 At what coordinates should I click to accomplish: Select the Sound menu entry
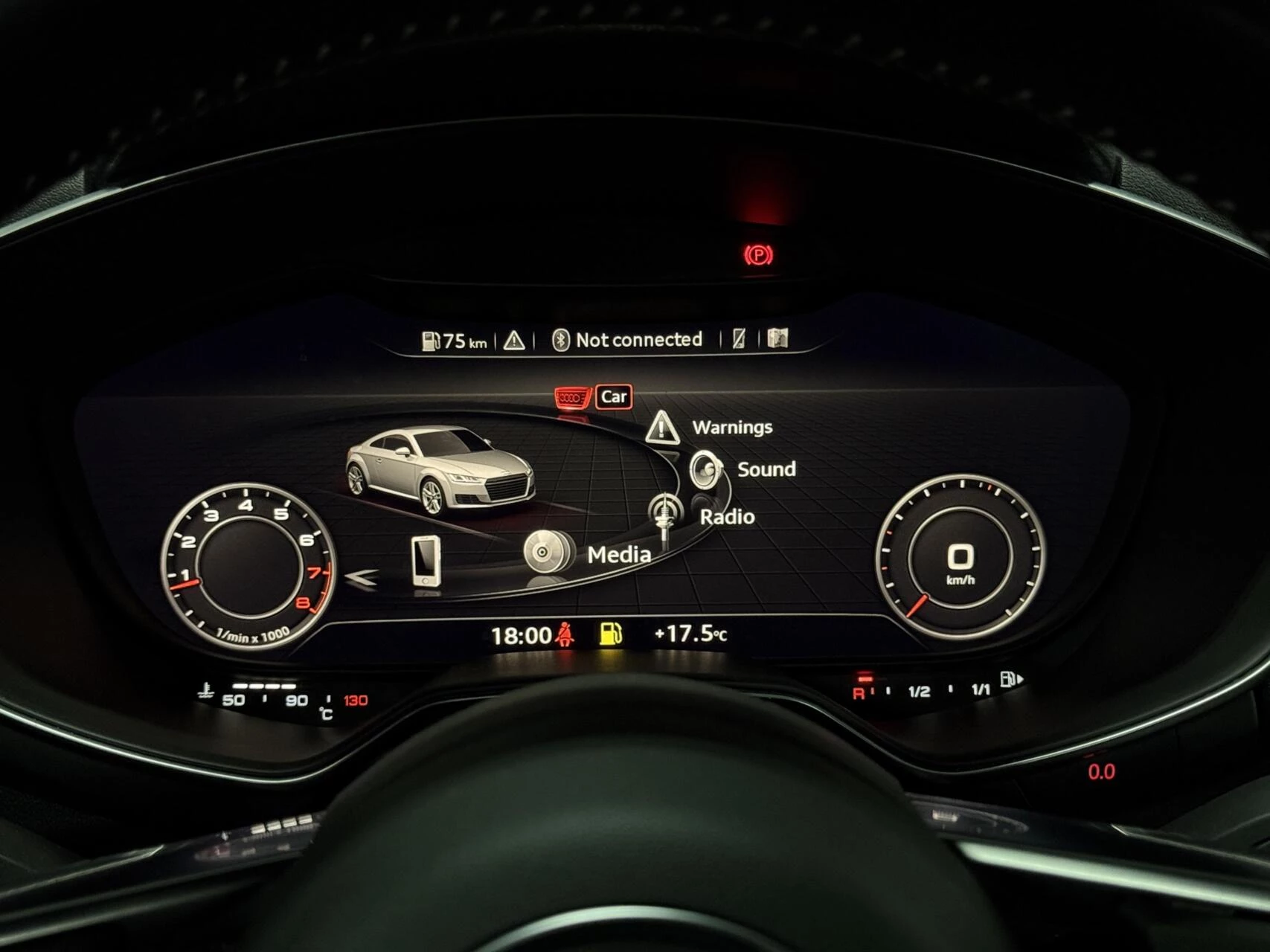tap(766, 469)
